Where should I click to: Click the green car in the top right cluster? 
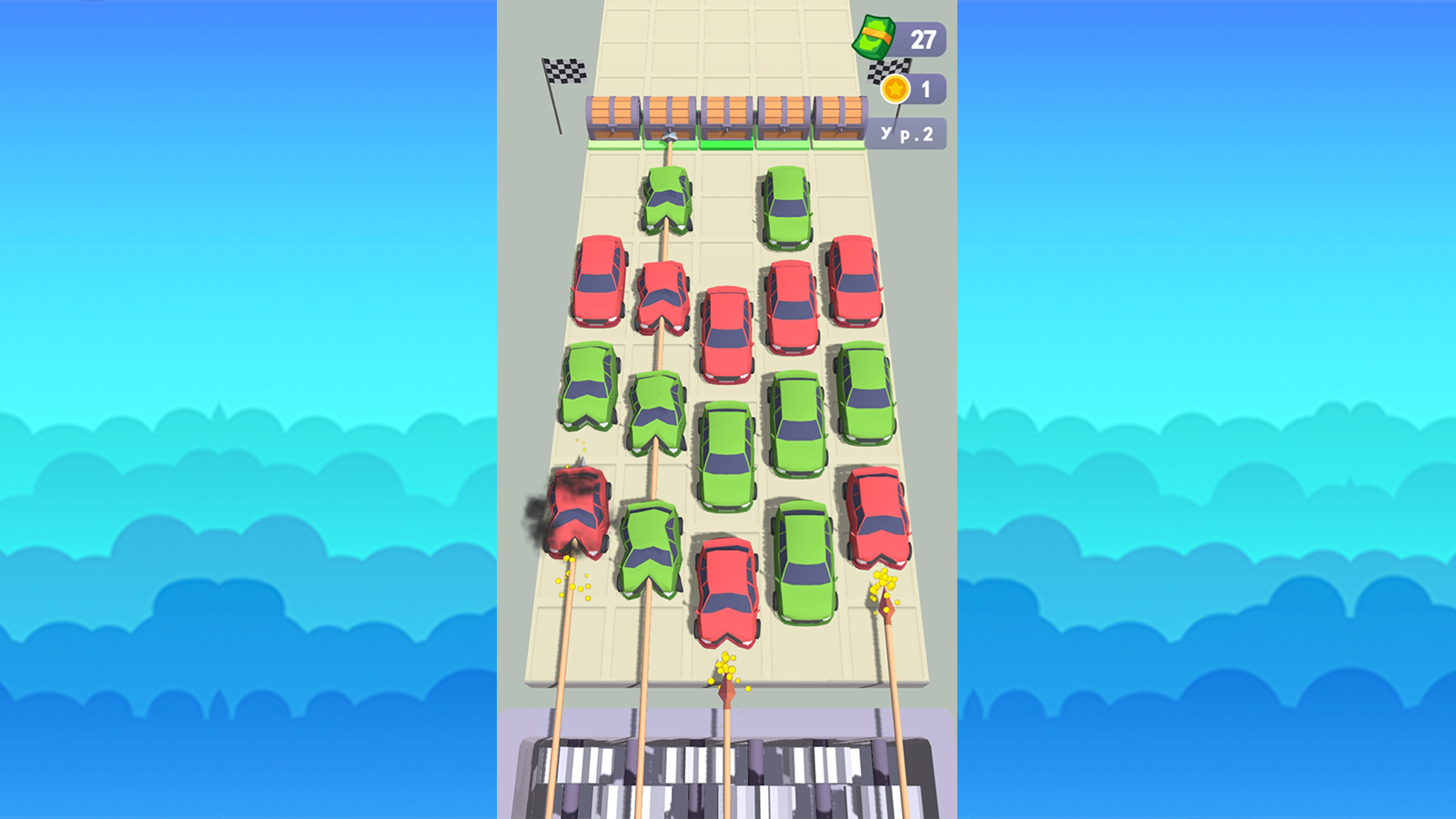[x=786, y=207]
